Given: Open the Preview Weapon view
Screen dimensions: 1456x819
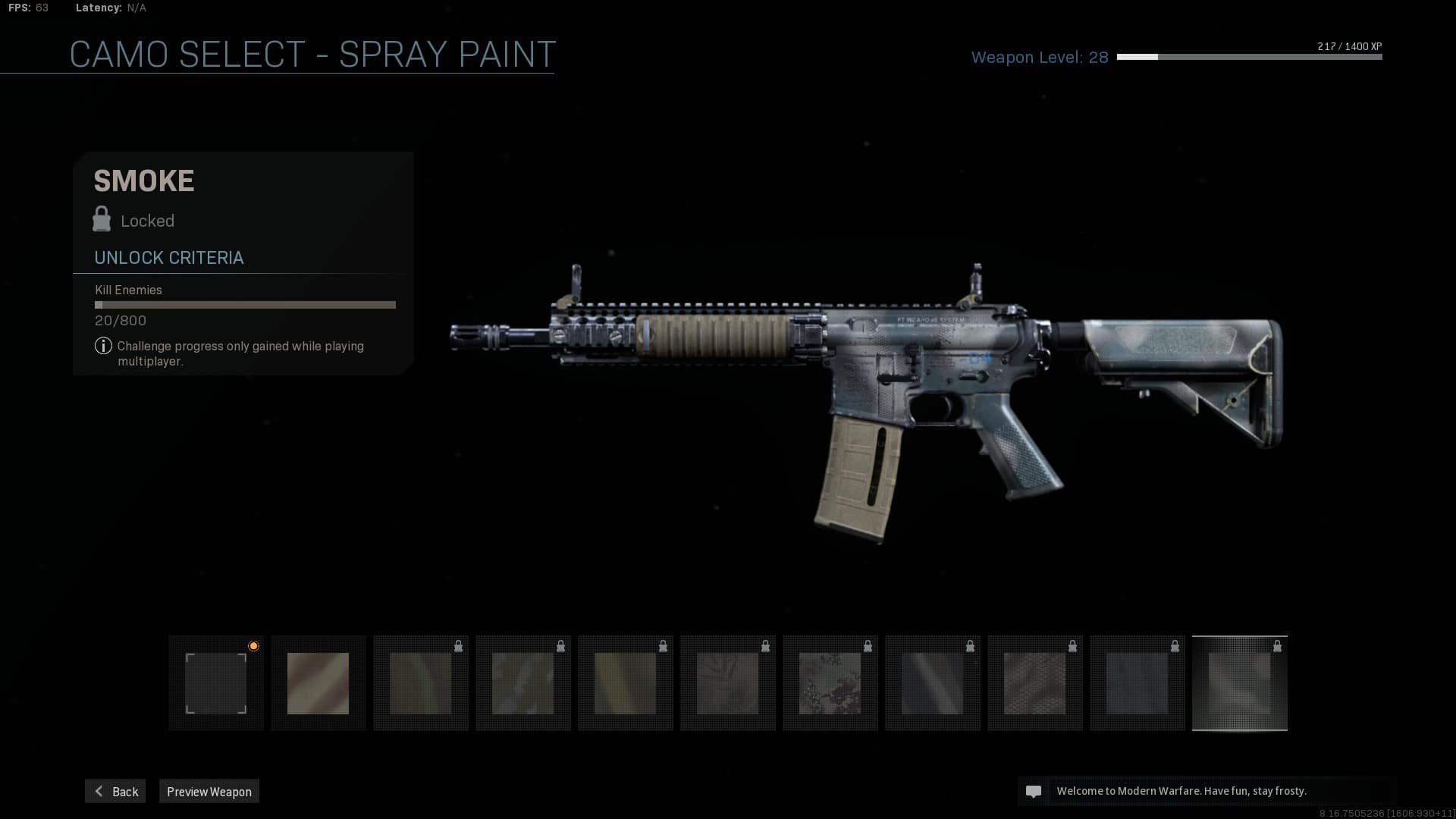Looking at the screenshot, I should click(x=209, y=791).
